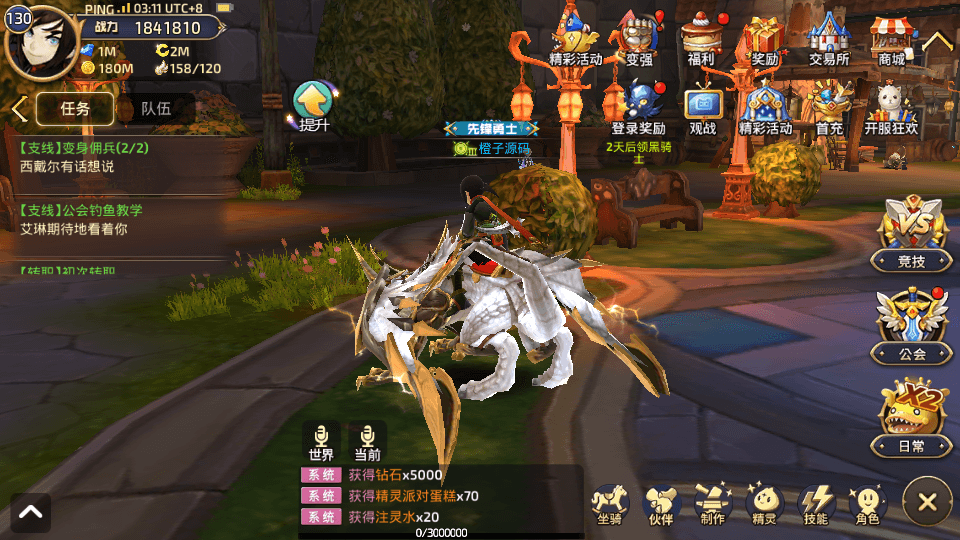Screen dimensions: 960x540
Task: Open the 技能 skills menu
Action: click(x=816, y=505)
